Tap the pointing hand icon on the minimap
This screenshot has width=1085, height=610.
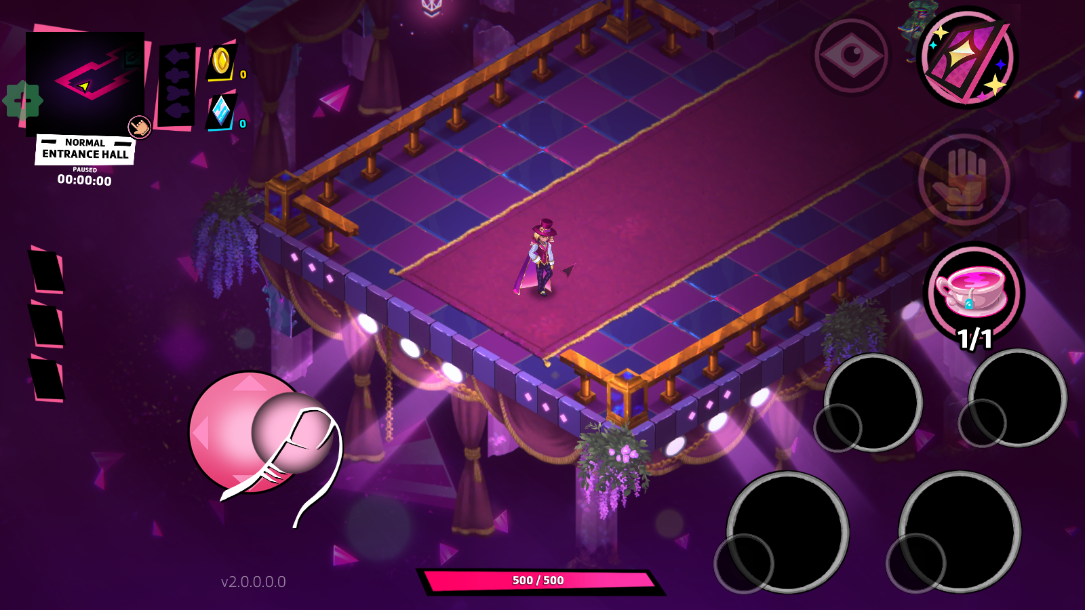coord(139,126)
